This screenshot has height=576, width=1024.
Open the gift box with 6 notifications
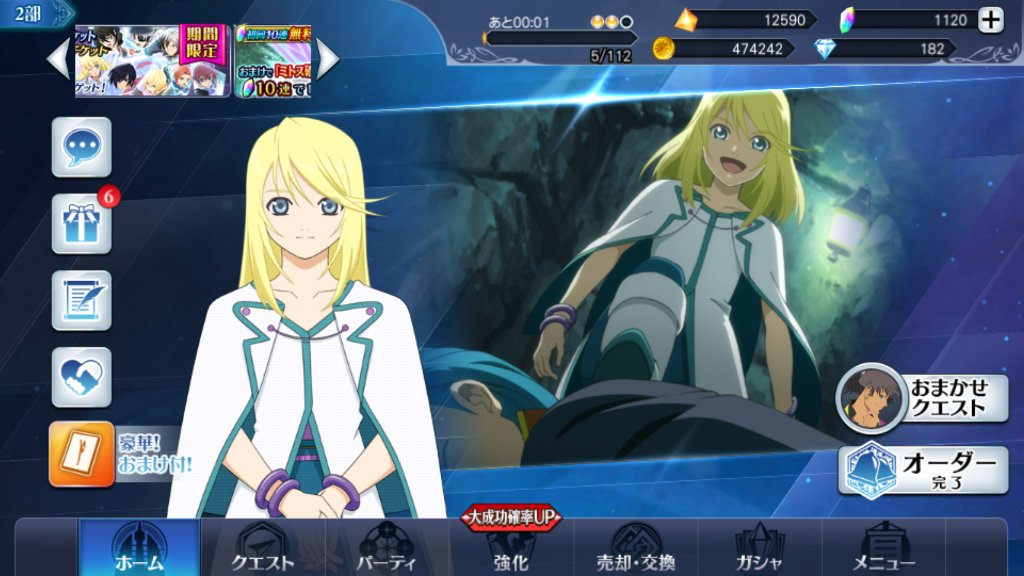(x=81, y=224)
